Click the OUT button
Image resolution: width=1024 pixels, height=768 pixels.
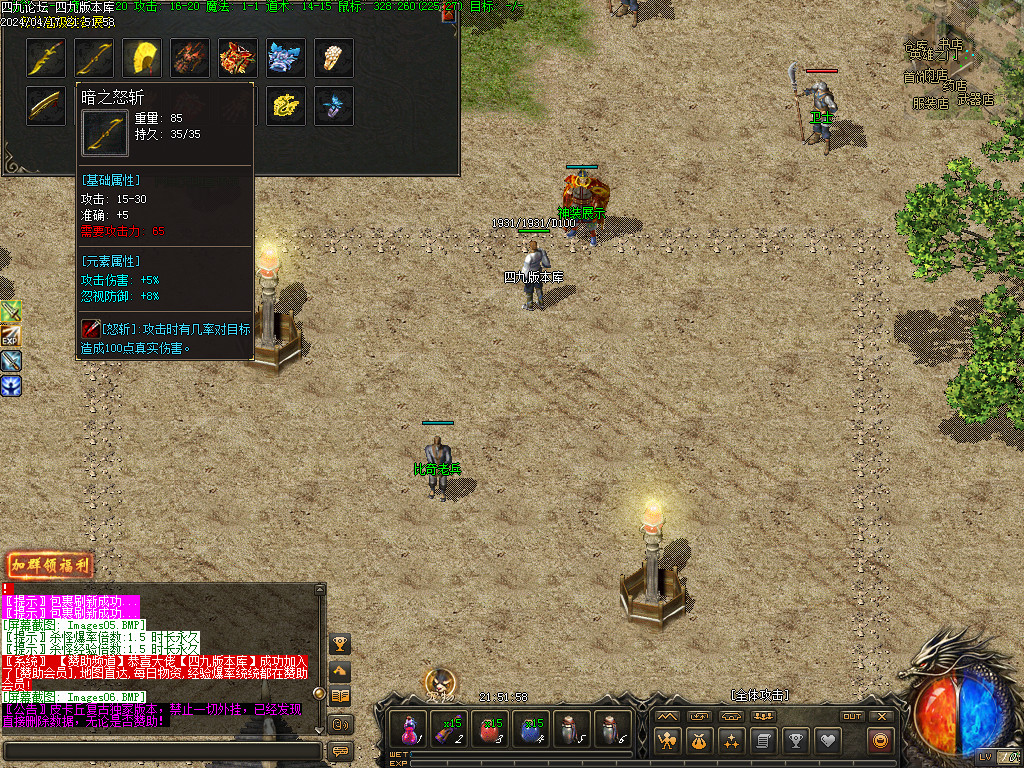pos(852,716)
